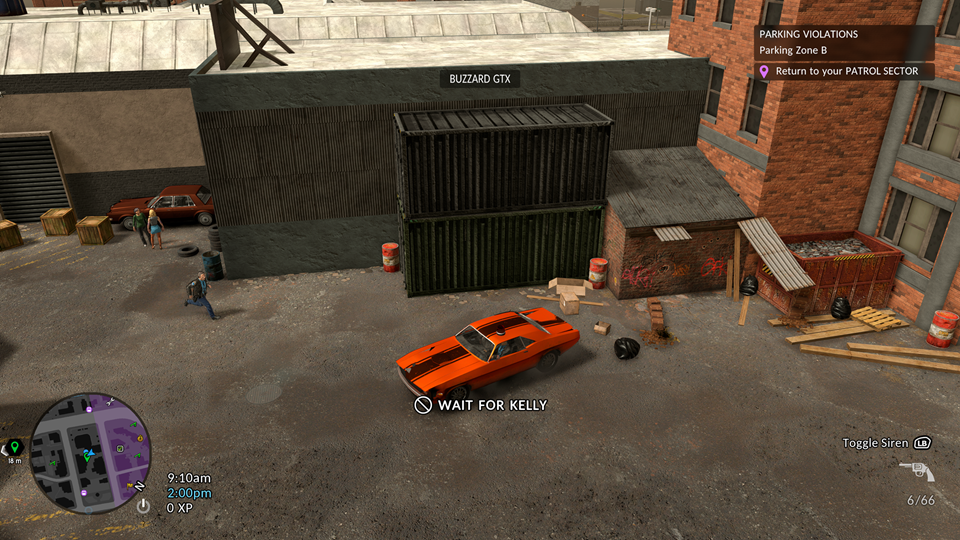The height and width of the screenshot is (540, 960).
Task: Click the Buzzard GTX vehicle label
Action: [480, 79]
